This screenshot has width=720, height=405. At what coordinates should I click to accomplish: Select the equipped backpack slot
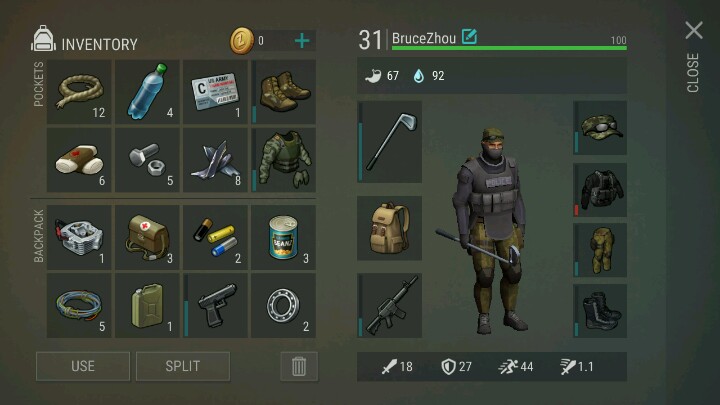tap(390, 228)
